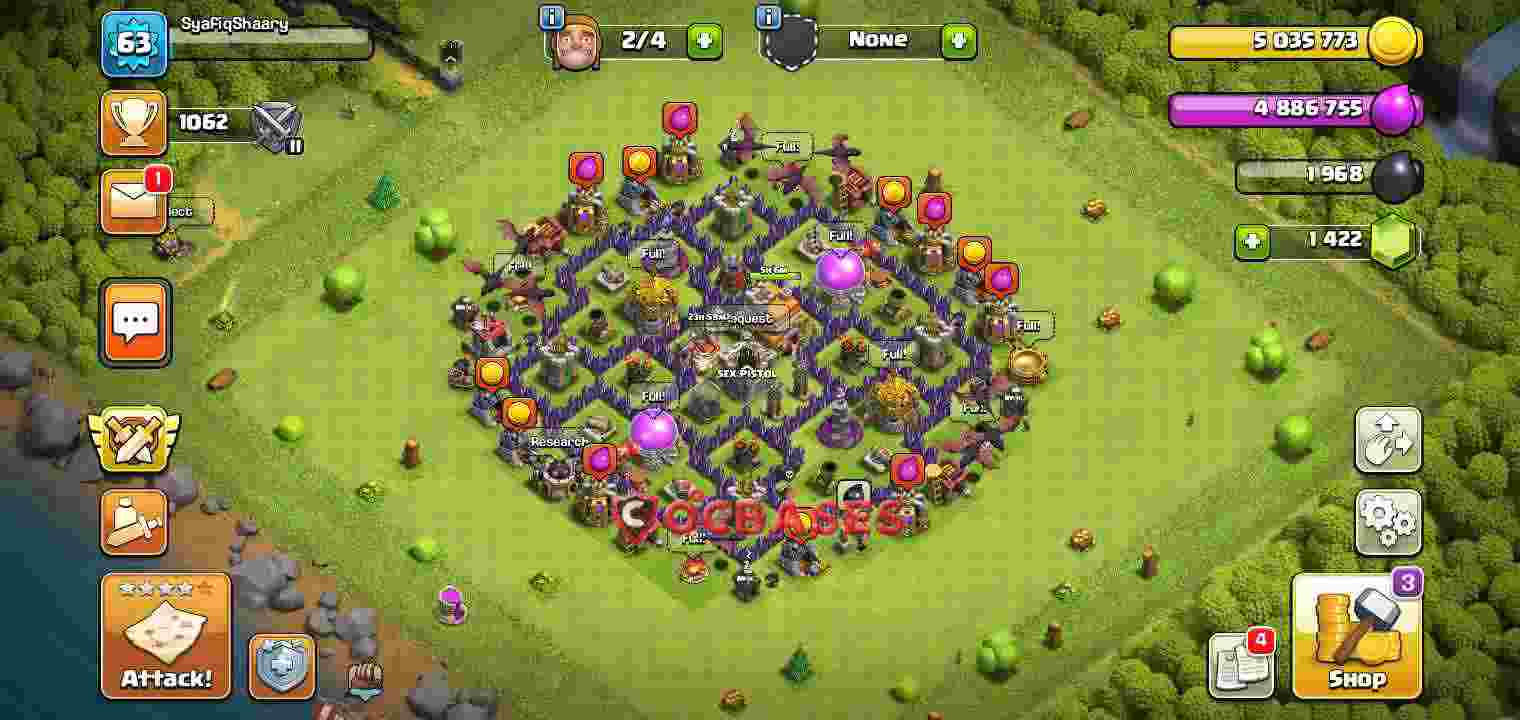This screenshot has width=1520, height=720.
Task: Tap the boost hand icon above settings
Action: pyautogui.click(x=1386, y=441)
